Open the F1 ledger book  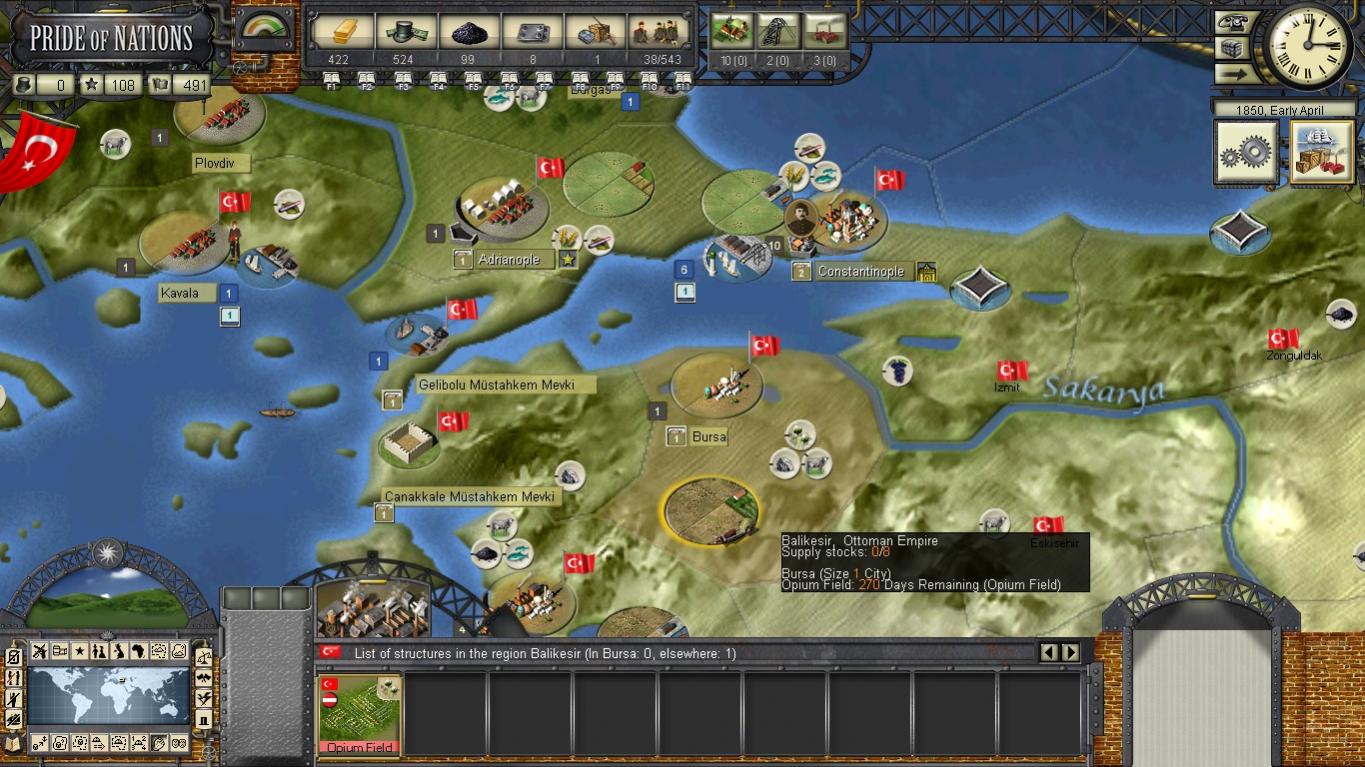pyautogui.click(x=332, y=80)
